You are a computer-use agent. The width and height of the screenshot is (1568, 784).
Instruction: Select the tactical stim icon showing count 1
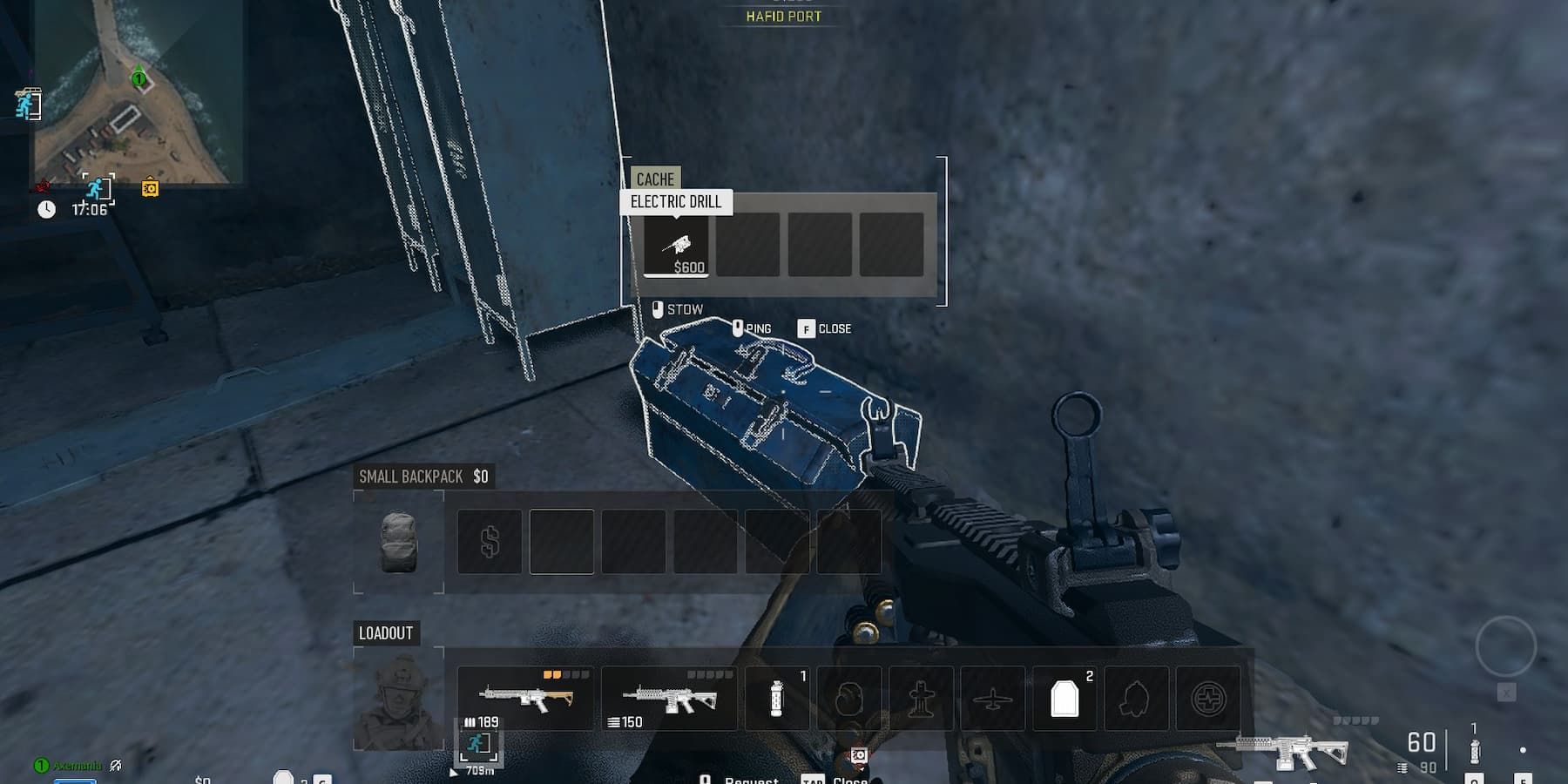[775, 698]
